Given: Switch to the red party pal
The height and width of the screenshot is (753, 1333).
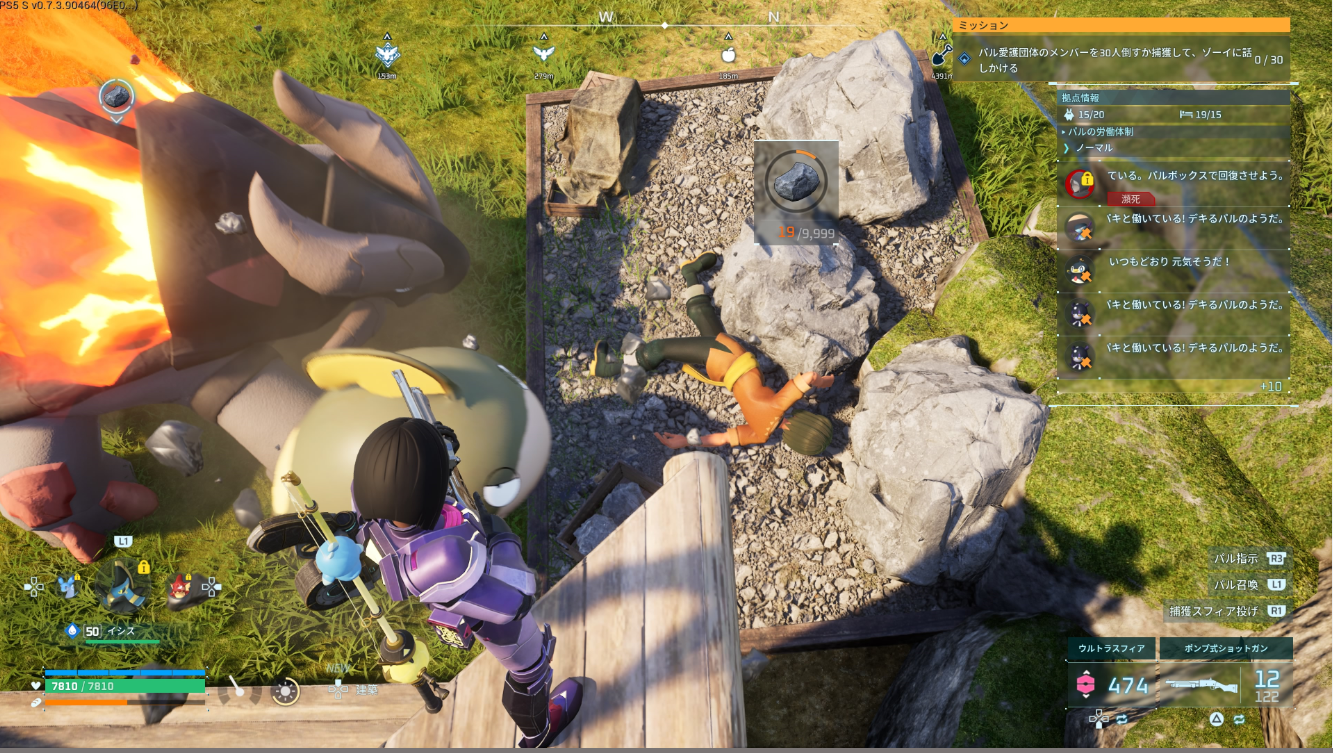Looking at the screenshot, I should click(181, 587).
